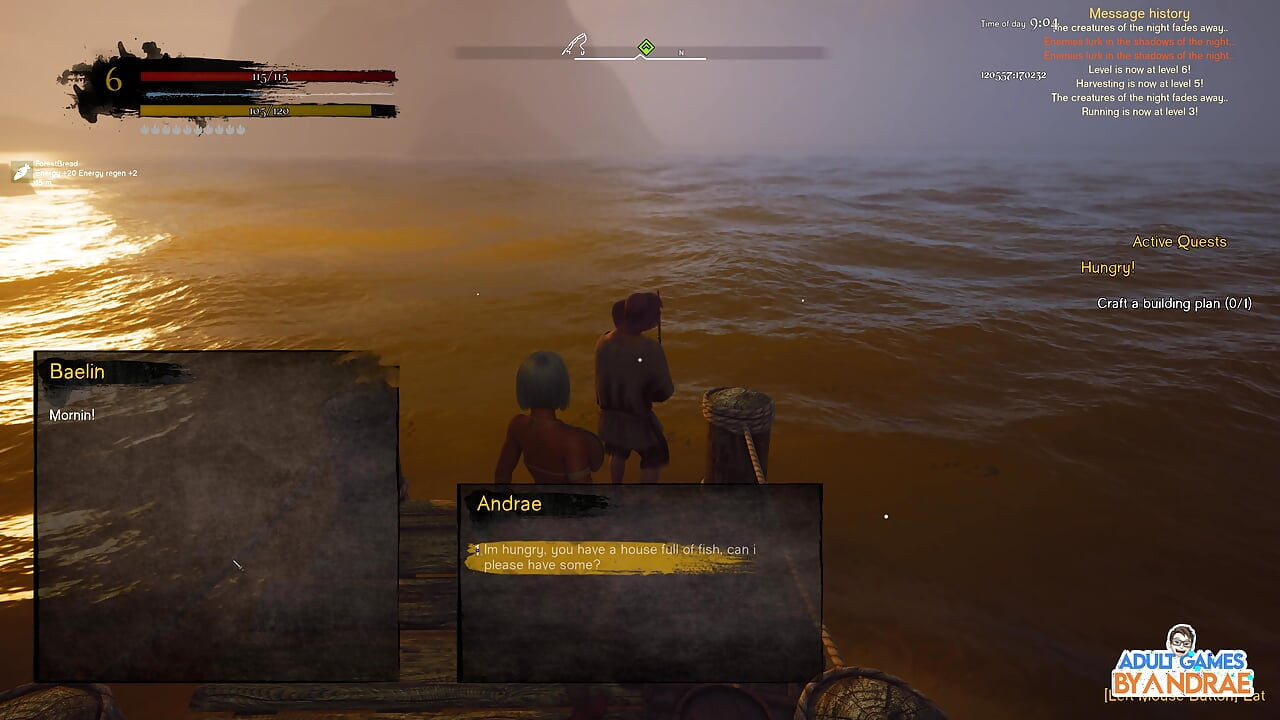Select the fishing rod marker on the compass
The height and width of the screenshot is (720, 1280).
click(x=572, y=44)
